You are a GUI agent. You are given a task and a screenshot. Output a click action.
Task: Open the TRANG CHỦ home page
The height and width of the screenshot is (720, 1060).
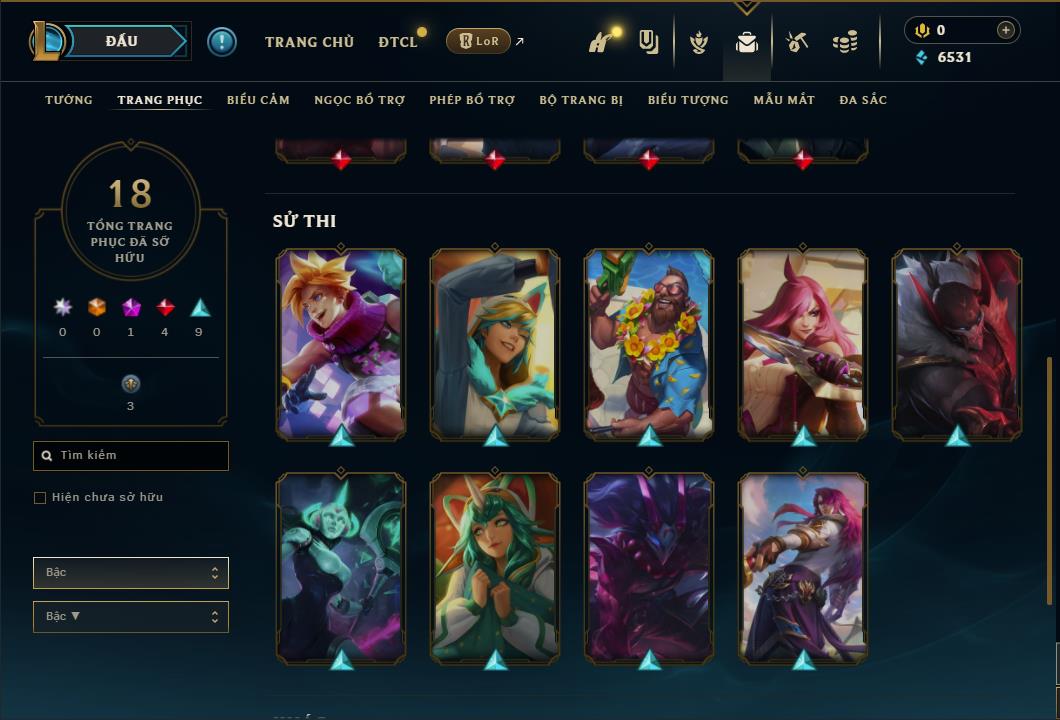click(309, 42)
